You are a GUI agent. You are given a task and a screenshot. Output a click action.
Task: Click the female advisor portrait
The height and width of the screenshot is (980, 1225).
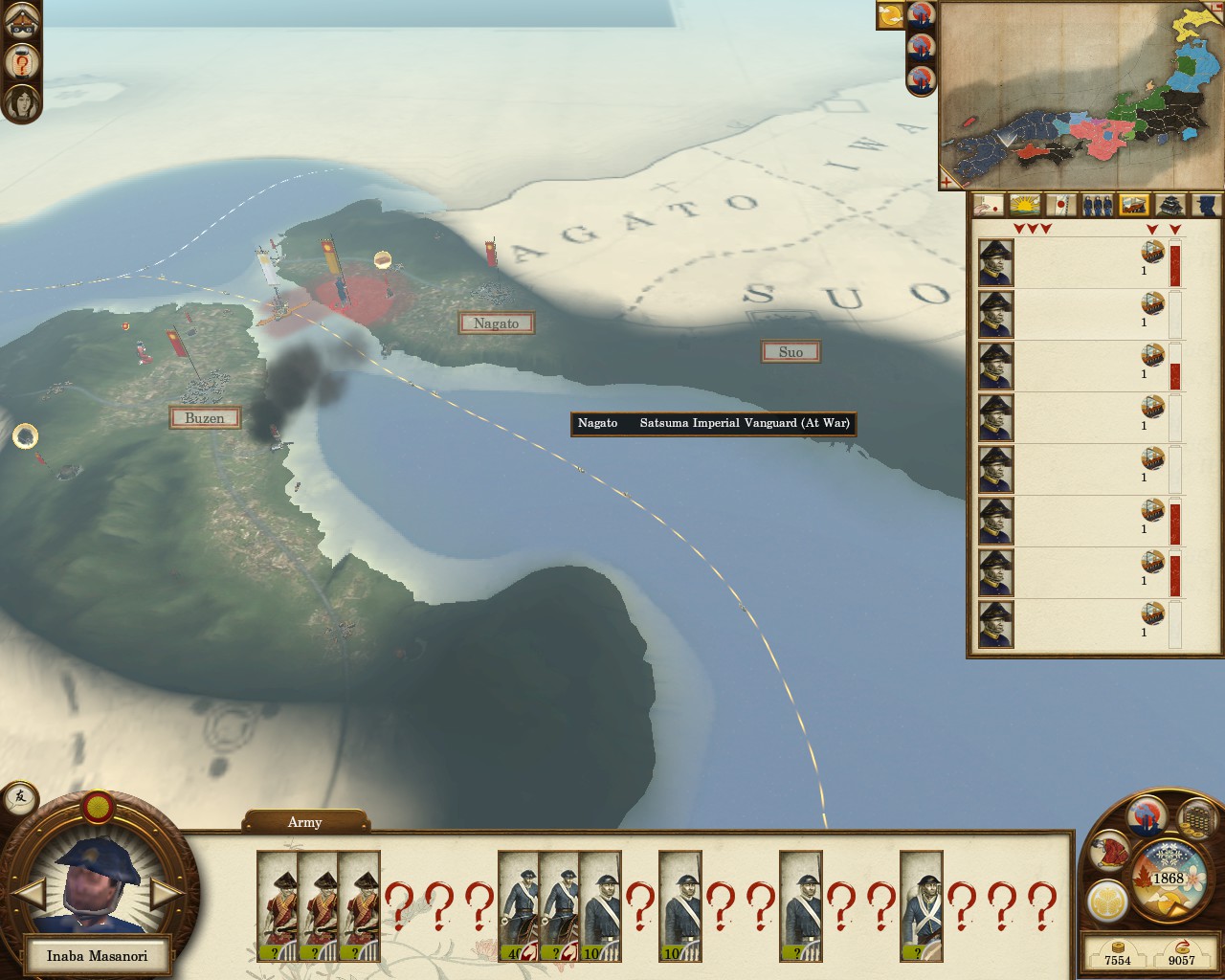click(21, 100)
